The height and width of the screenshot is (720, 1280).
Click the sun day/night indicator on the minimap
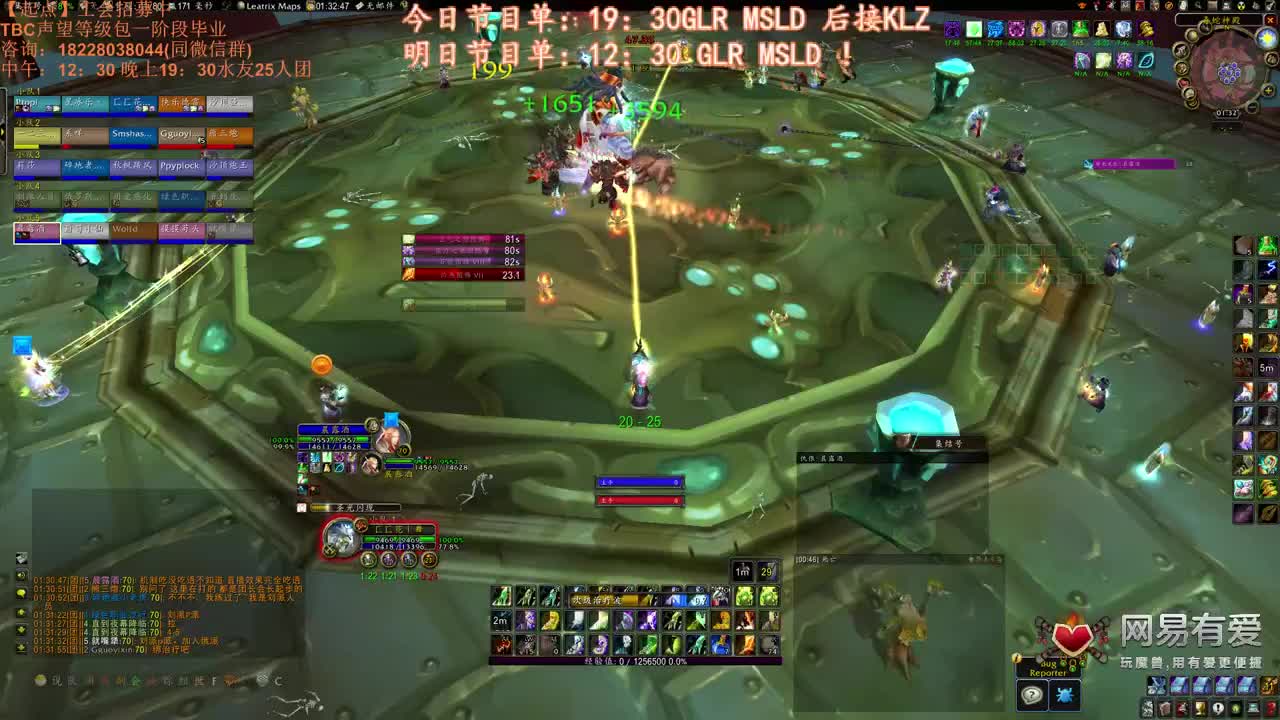click(1266, 38)
